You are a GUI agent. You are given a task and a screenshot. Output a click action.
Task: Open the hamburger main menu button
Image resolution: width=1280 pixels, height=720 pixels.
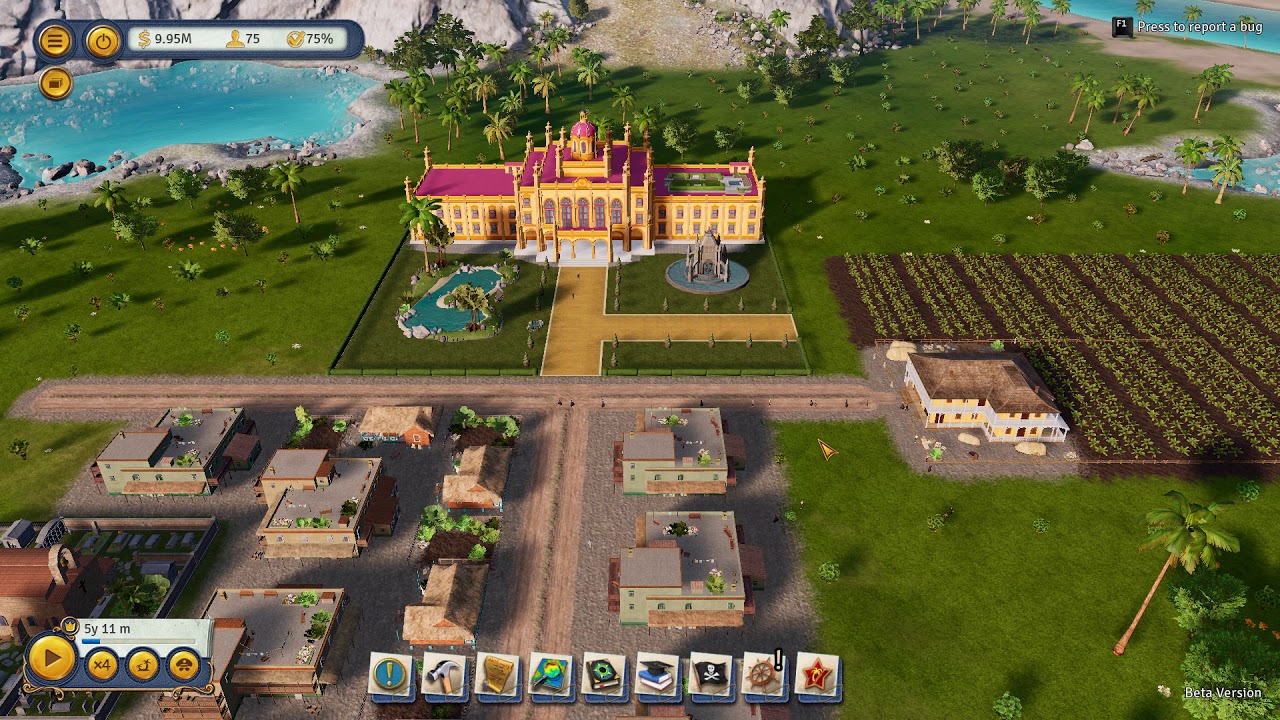coord(55,41)
